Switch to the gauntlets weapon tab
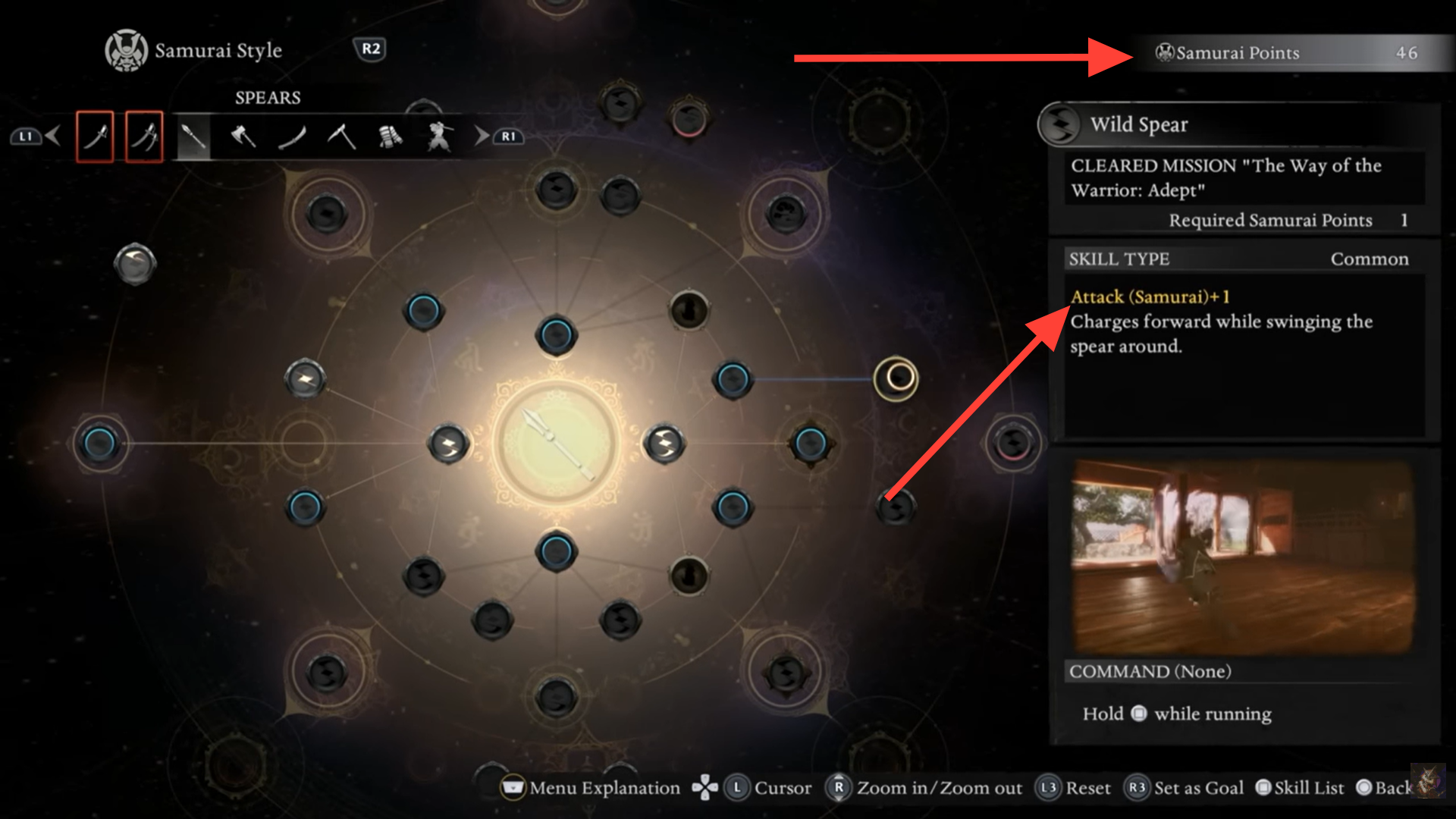This screenshot has height=819, width=1456. pos(390,136)
